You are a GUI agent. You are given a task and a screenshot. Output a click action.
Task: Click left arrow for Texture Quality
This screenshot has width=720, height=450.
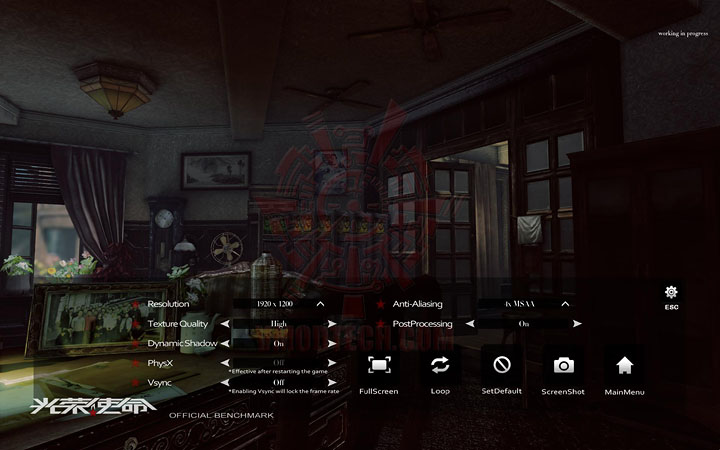[x=225, y=324]
